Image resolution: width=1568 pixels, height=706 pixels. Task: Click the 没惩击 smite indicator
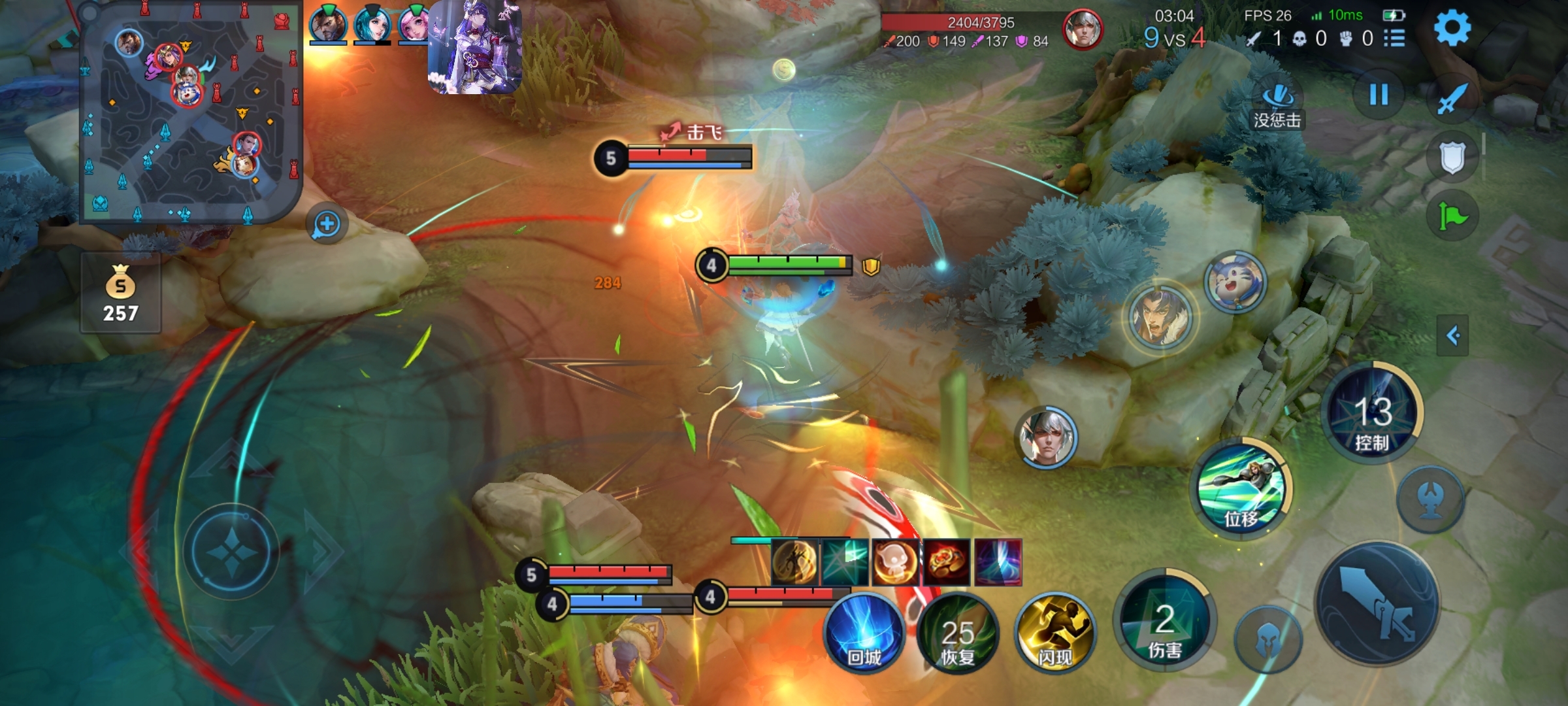[x=1277, y=105]
